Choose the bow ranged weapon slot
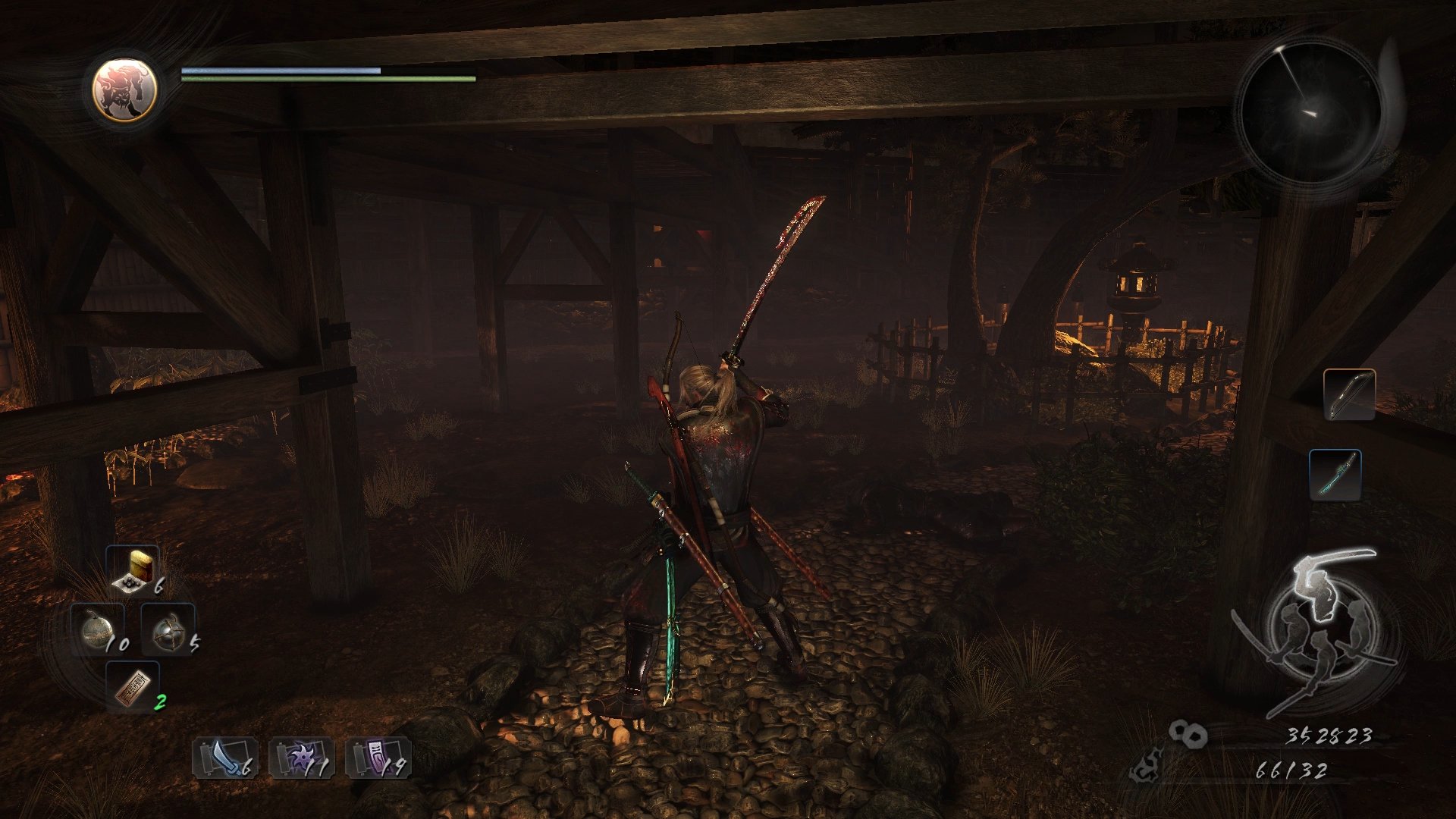 click(x=1349, y=394)
